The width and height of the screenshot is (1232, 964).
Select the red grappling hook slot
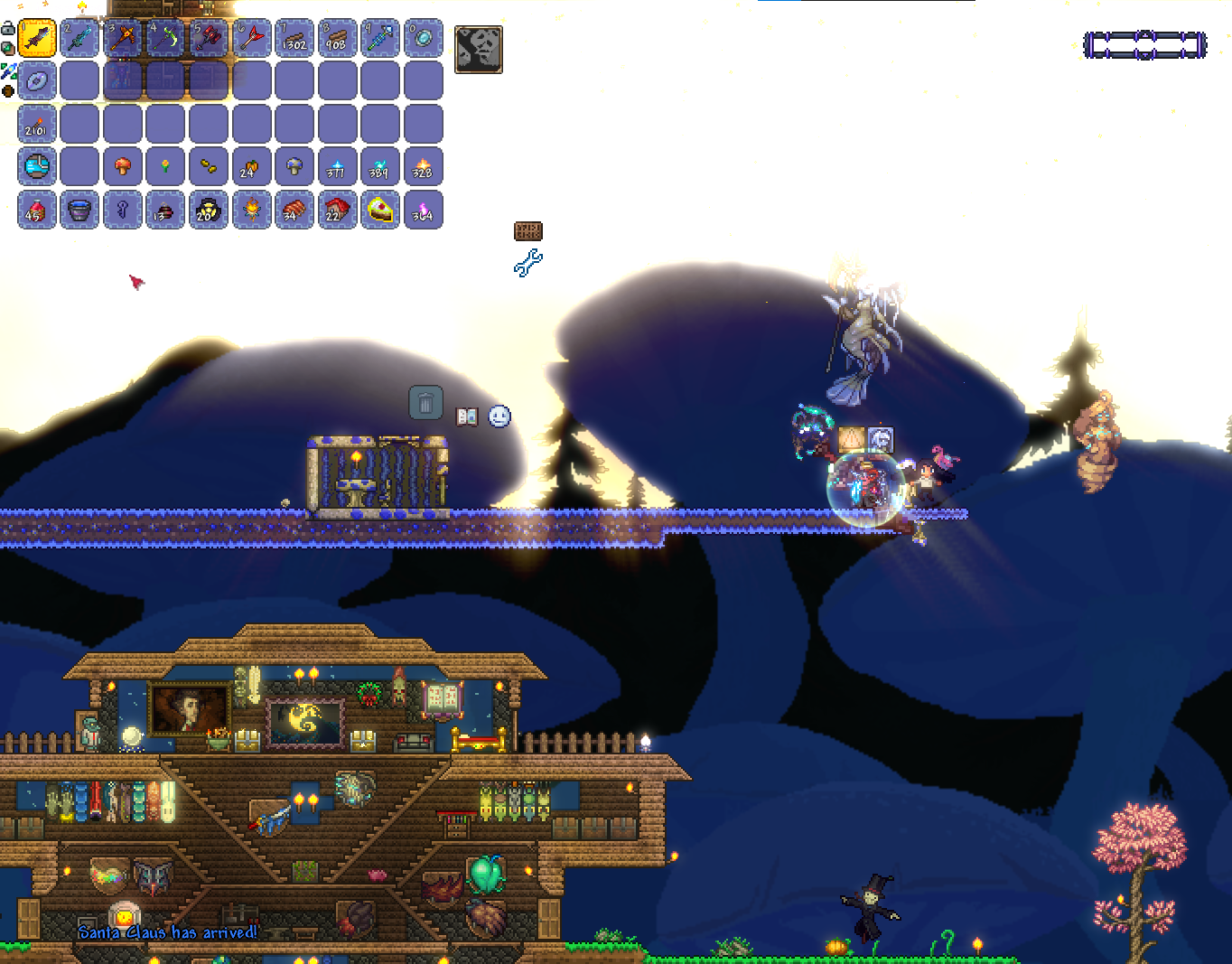(x=251, y=39)
